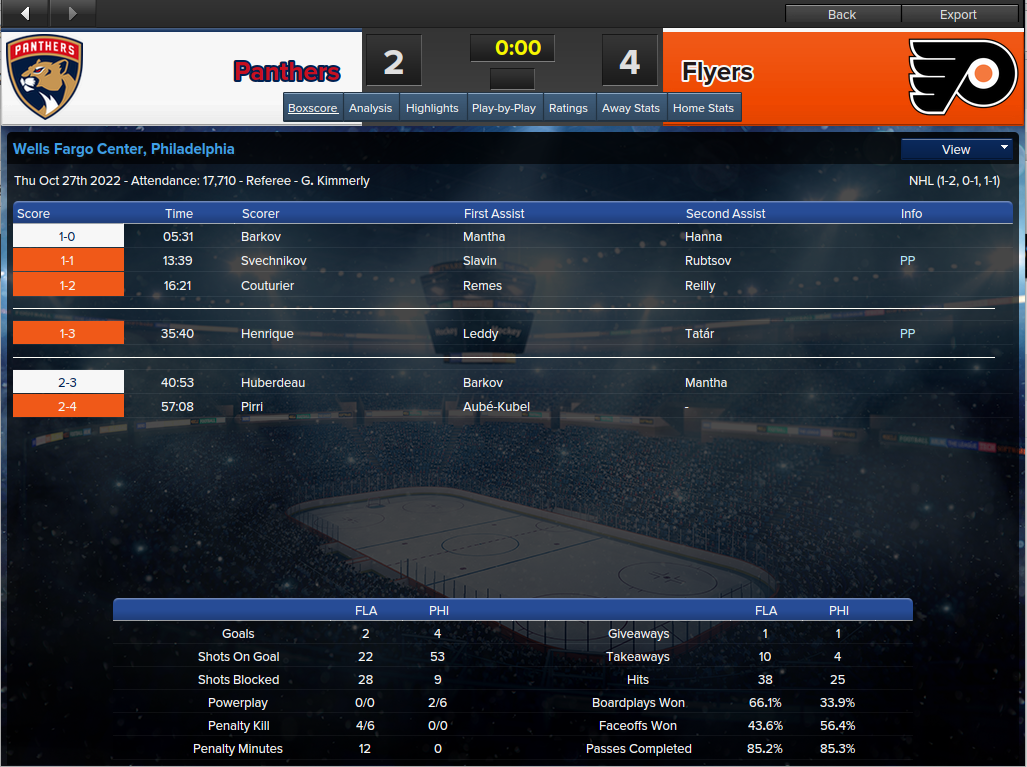Show the Play-by-Play tab

[504, 108]
